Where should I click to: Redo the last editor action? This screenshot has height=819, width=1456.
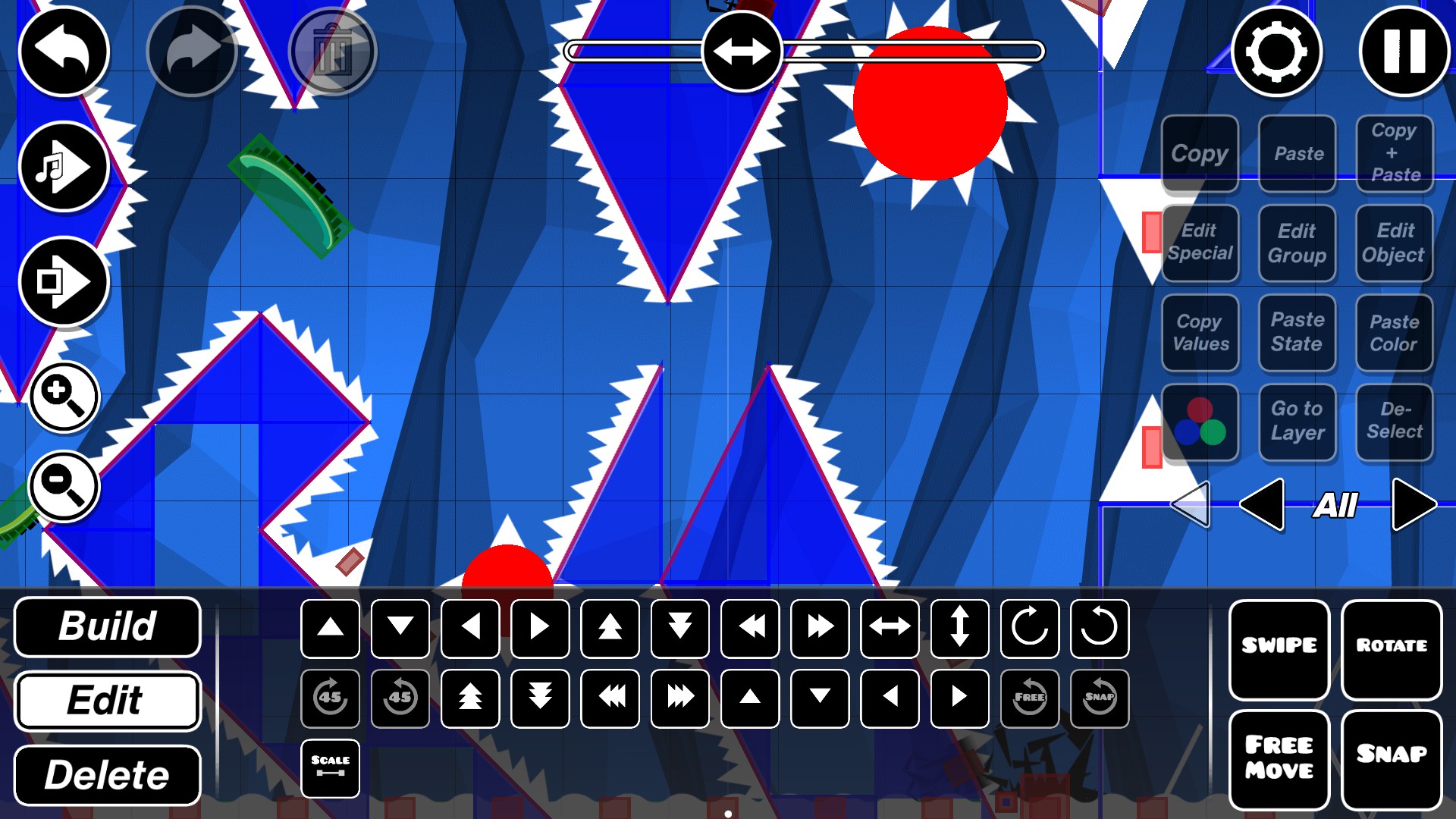191,51
